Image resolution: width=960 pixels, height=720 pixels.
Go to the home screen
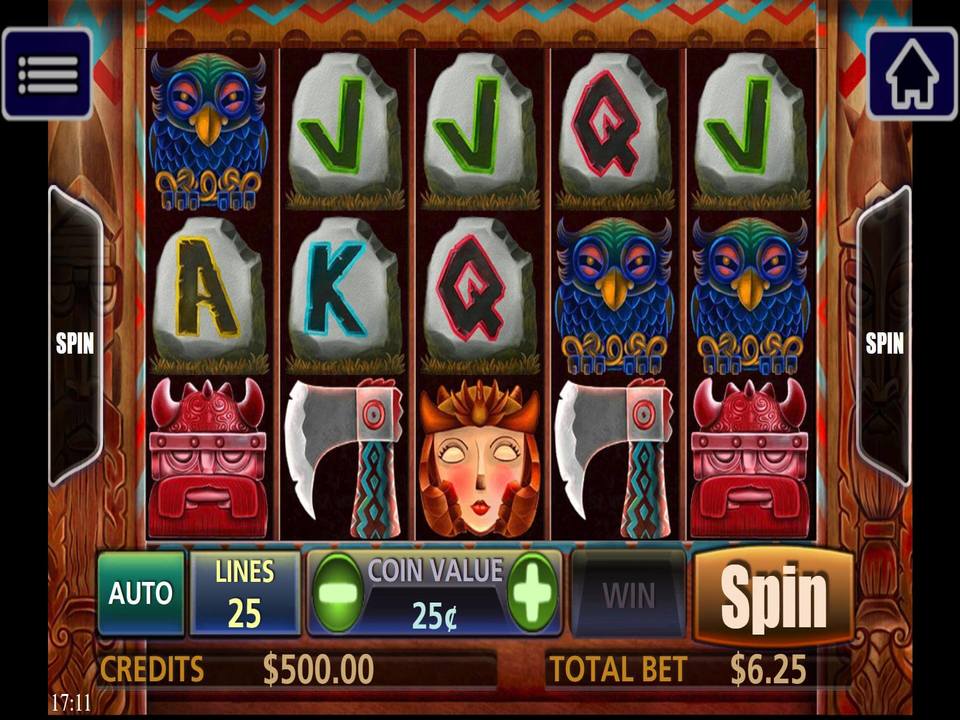point(911,73)
